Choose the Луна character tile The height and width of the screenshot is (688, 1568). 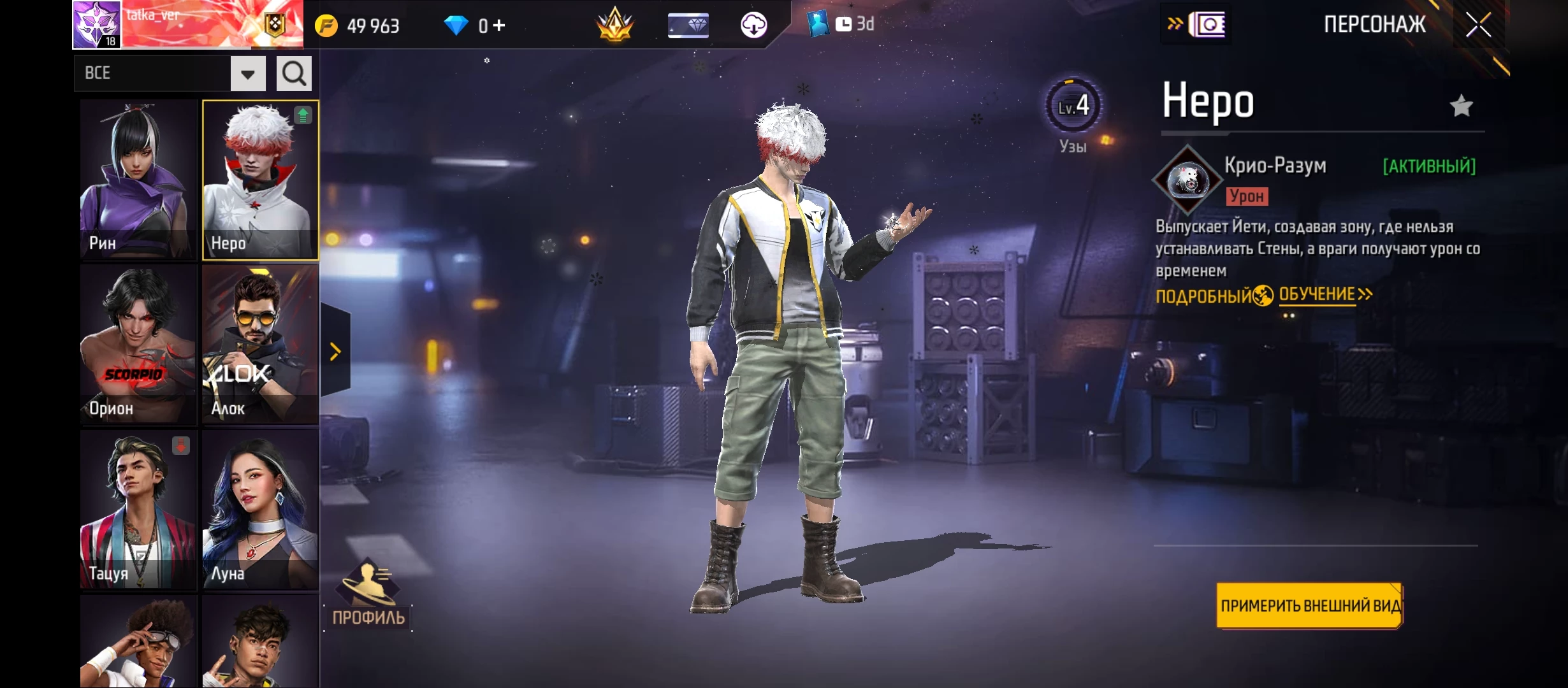click(x=260, y=510)
